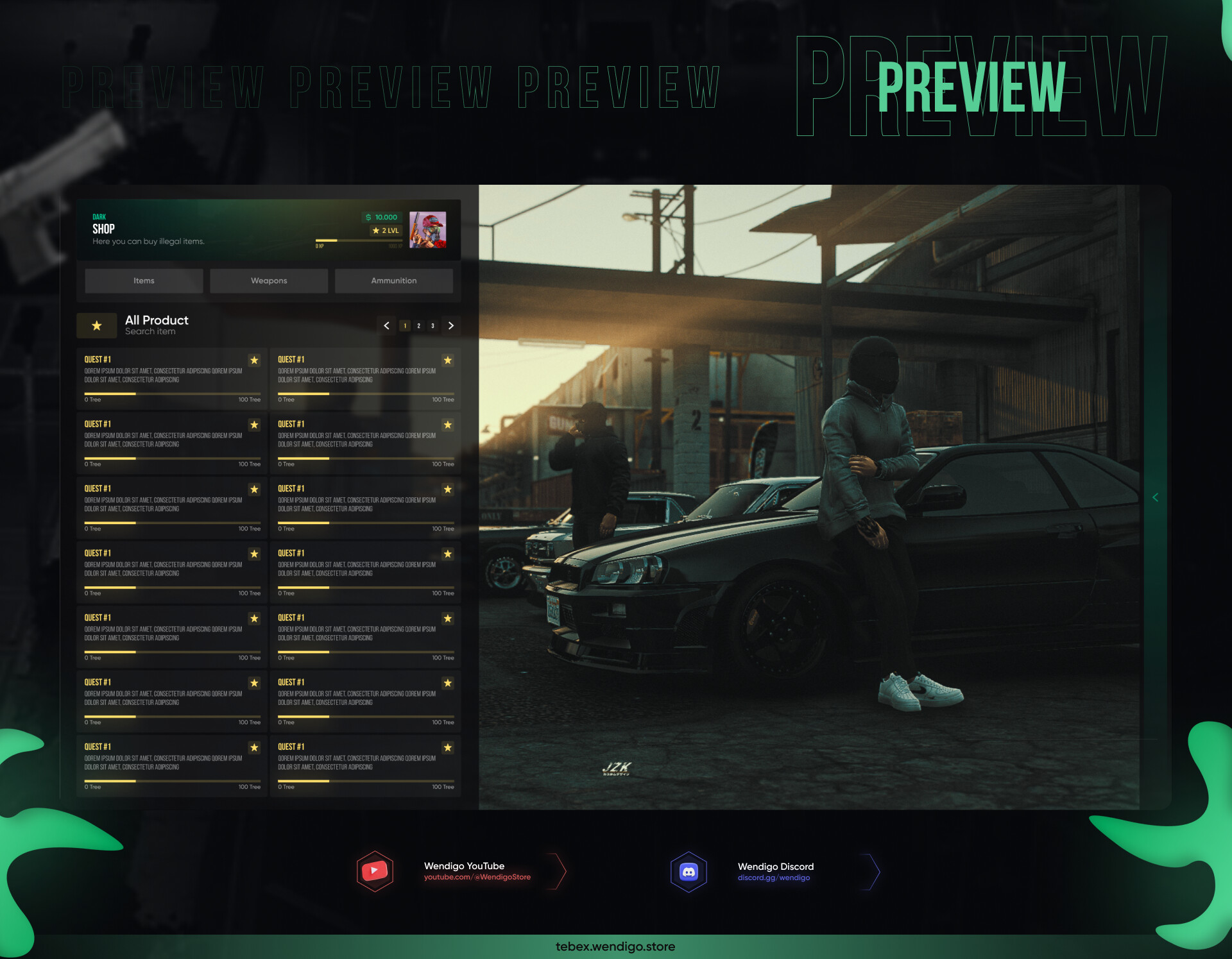Screen dimensions: 1232x959
Task: Toggle favorite star on the bottom-right quest card
Action: [447, 747]
